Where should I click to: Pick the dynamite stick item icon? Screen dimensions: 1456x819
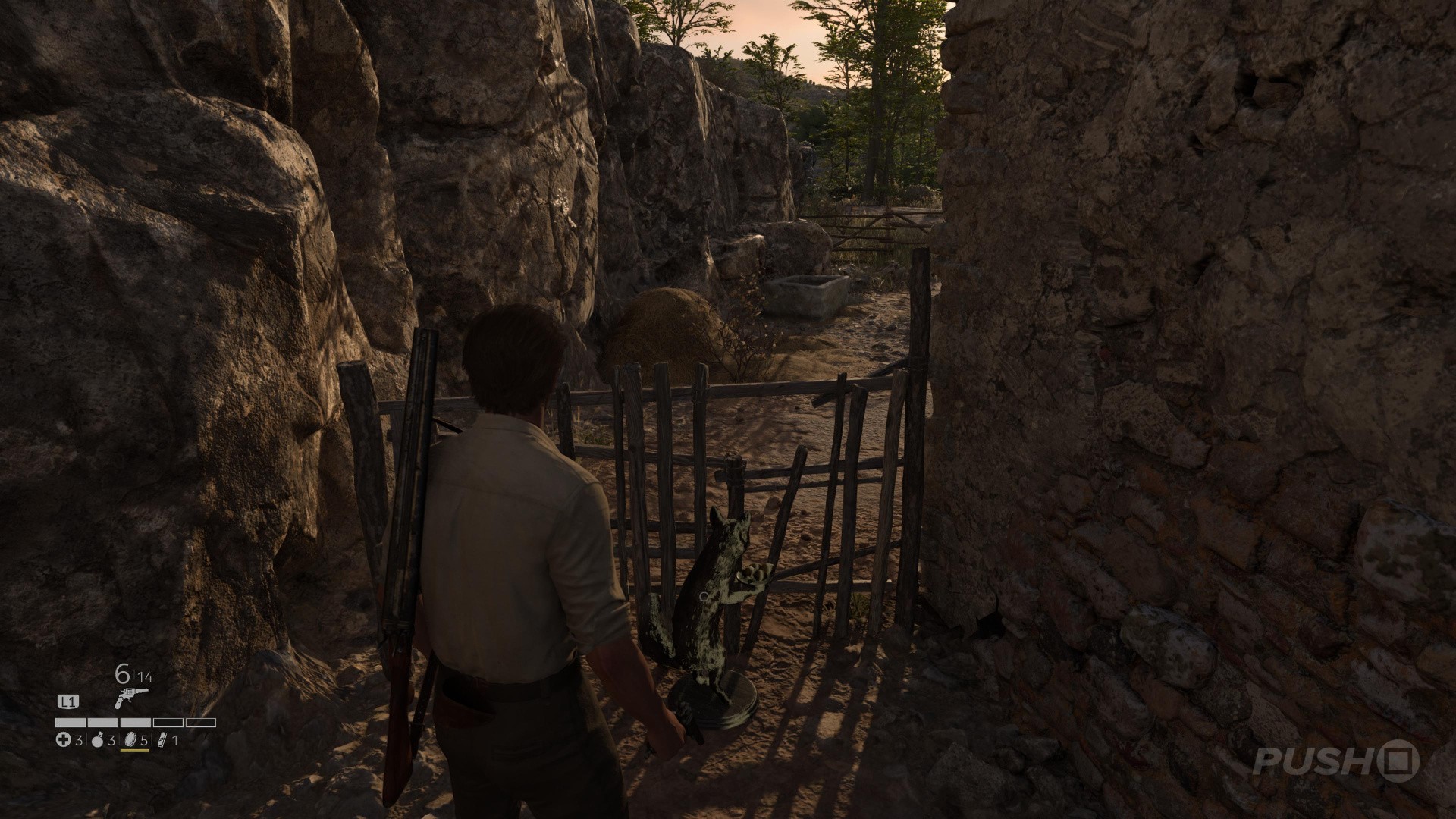161,740
